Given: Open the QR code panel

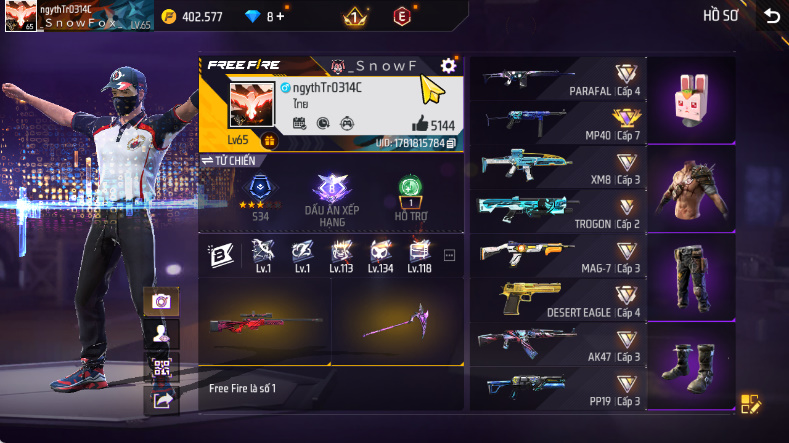Looking at the screenshot, I should click(x=160, y=367).
